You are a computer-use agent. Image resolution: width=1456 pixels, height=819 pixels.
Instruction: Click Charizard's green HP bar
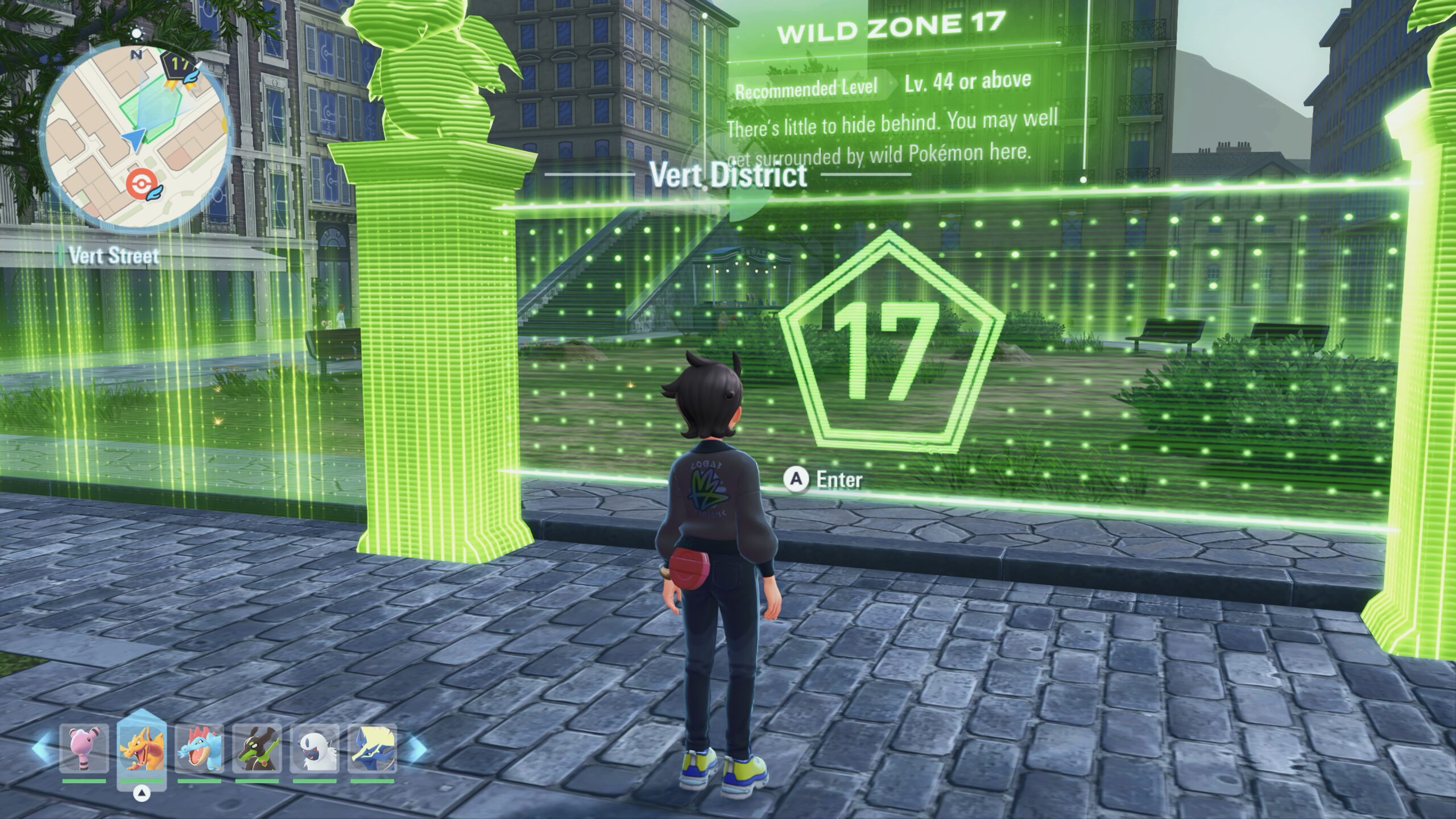tap(142, 781)
